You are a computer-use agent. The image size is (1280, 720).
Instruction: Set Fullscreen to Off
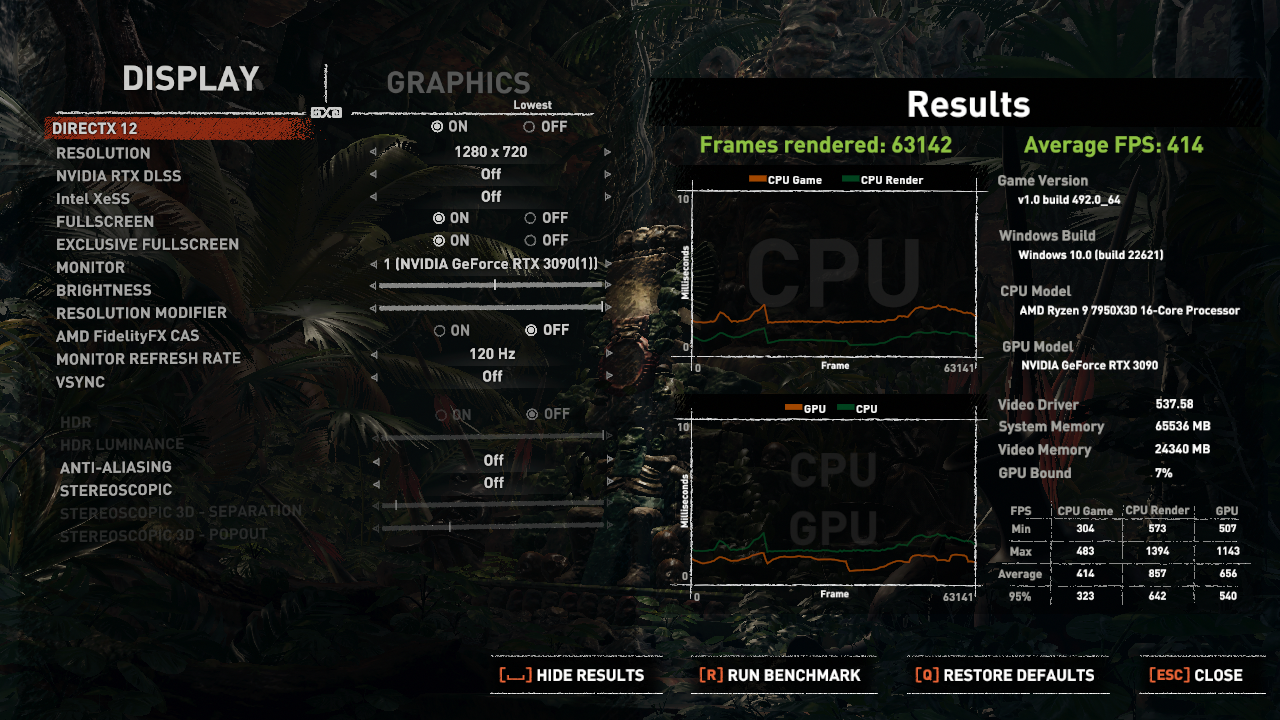click(x=530, y=218)
